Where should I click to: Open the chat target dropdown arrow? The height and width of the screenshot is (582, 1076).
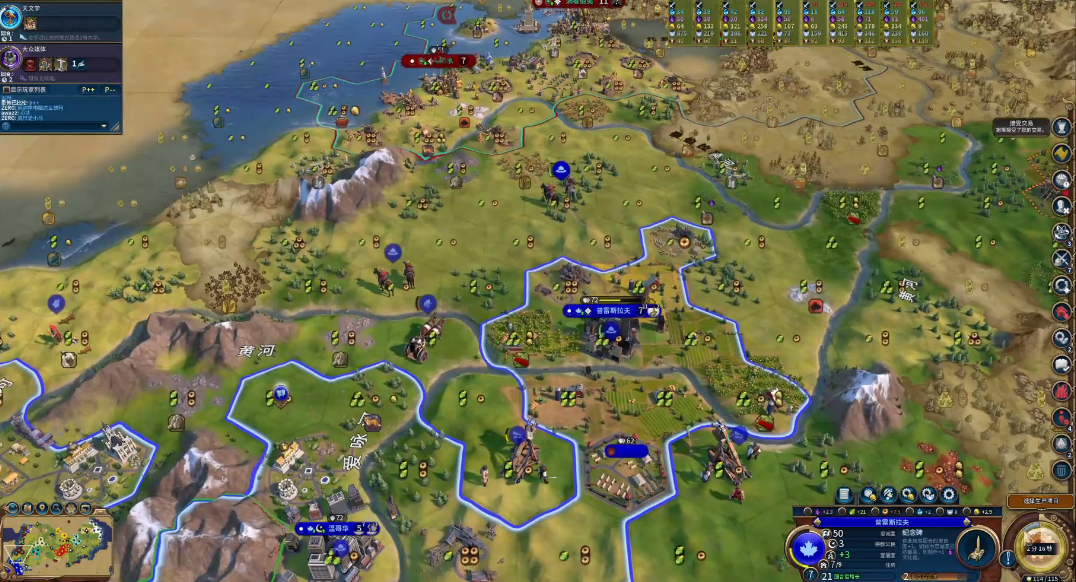(103, 125)
